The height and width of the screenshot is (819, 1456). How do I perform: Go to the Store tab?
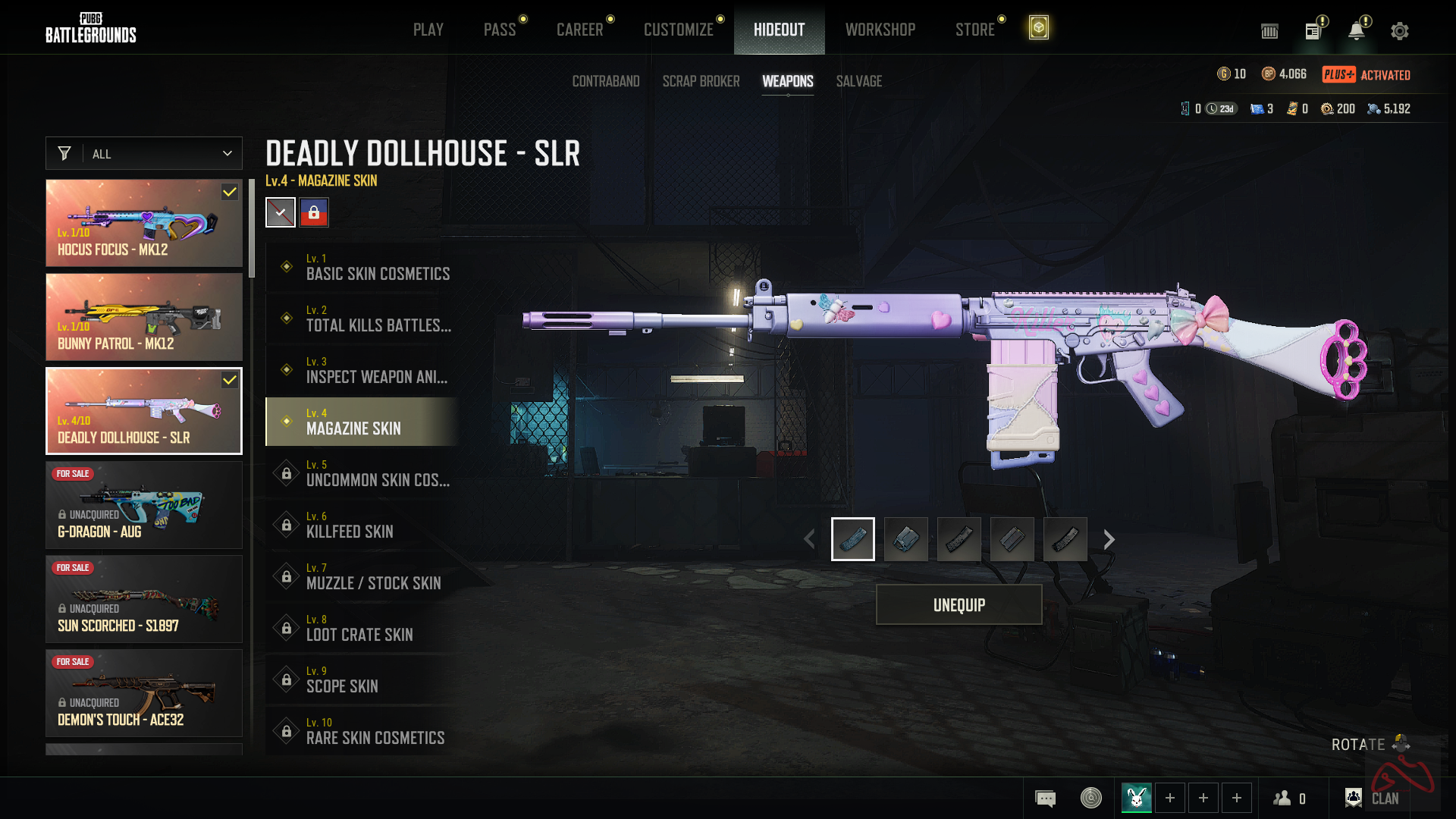click(x=974, y=30)
